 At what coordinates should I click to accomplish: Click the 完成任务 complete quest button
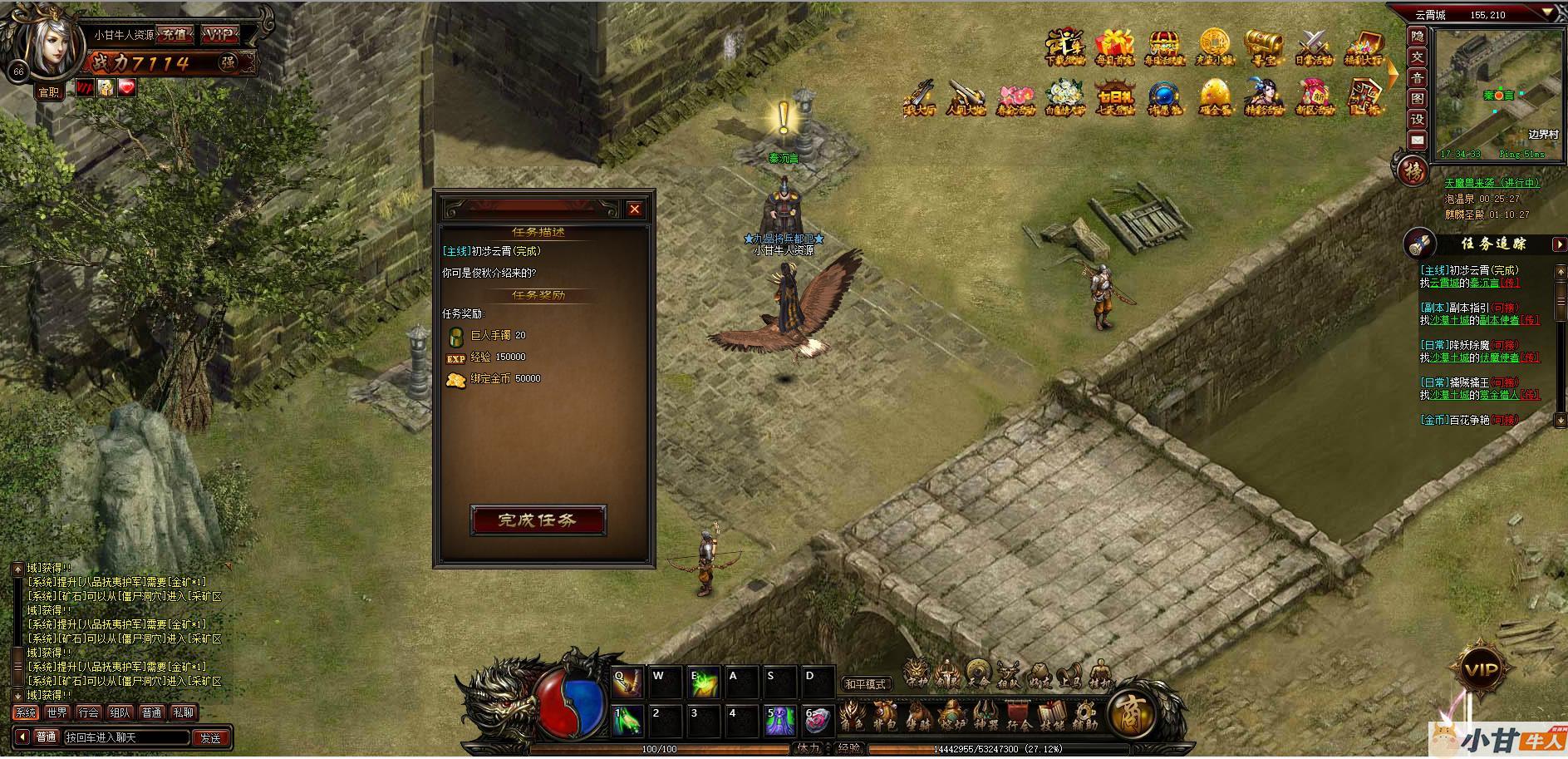pyautogui.click(x=538, y=520)
